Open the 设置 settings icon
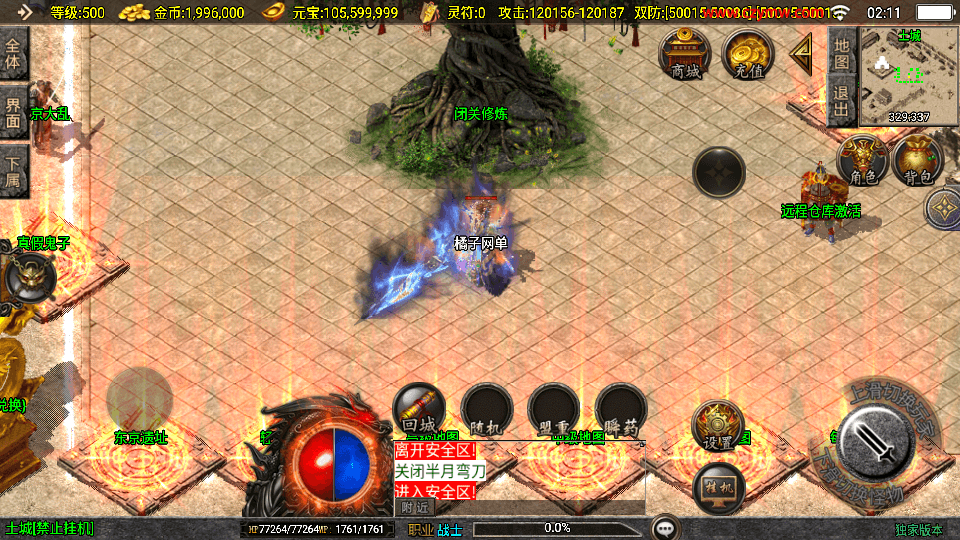This screenshot has width=960, height=540. pyautogui.click(x=718, y=425)
